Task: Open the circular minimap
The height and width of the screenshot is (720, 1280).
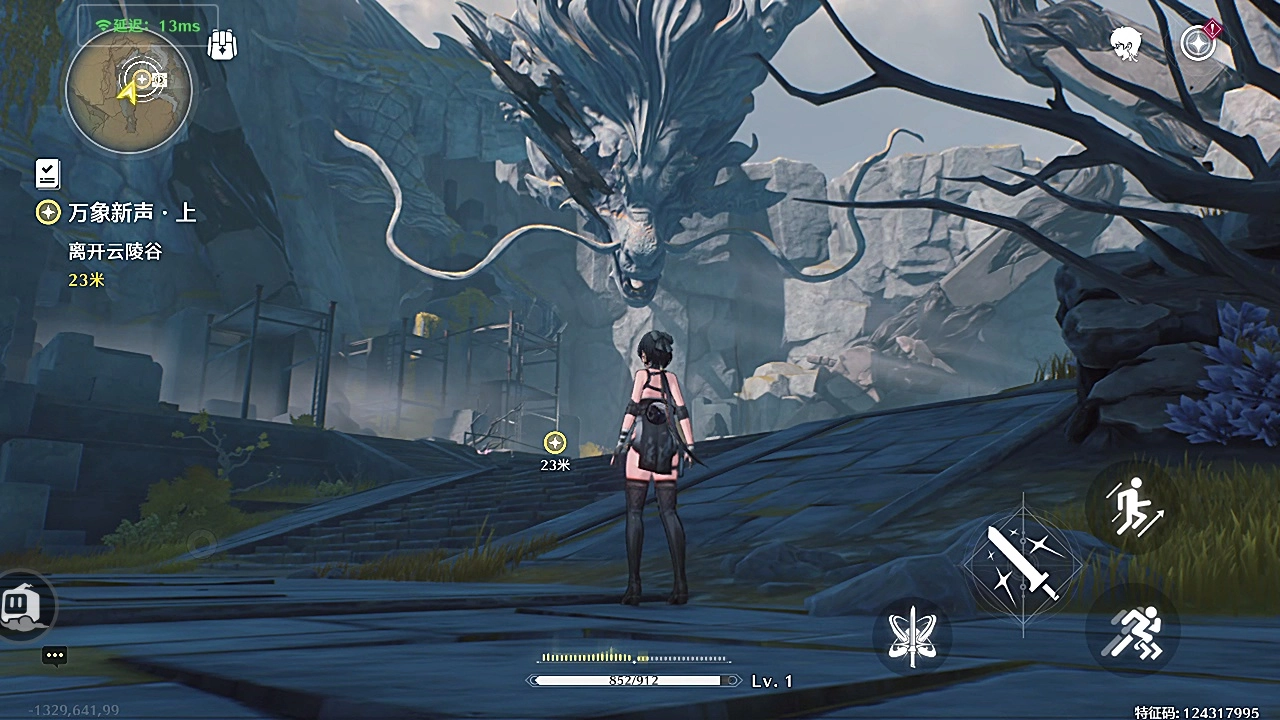Action: [128, 90]
